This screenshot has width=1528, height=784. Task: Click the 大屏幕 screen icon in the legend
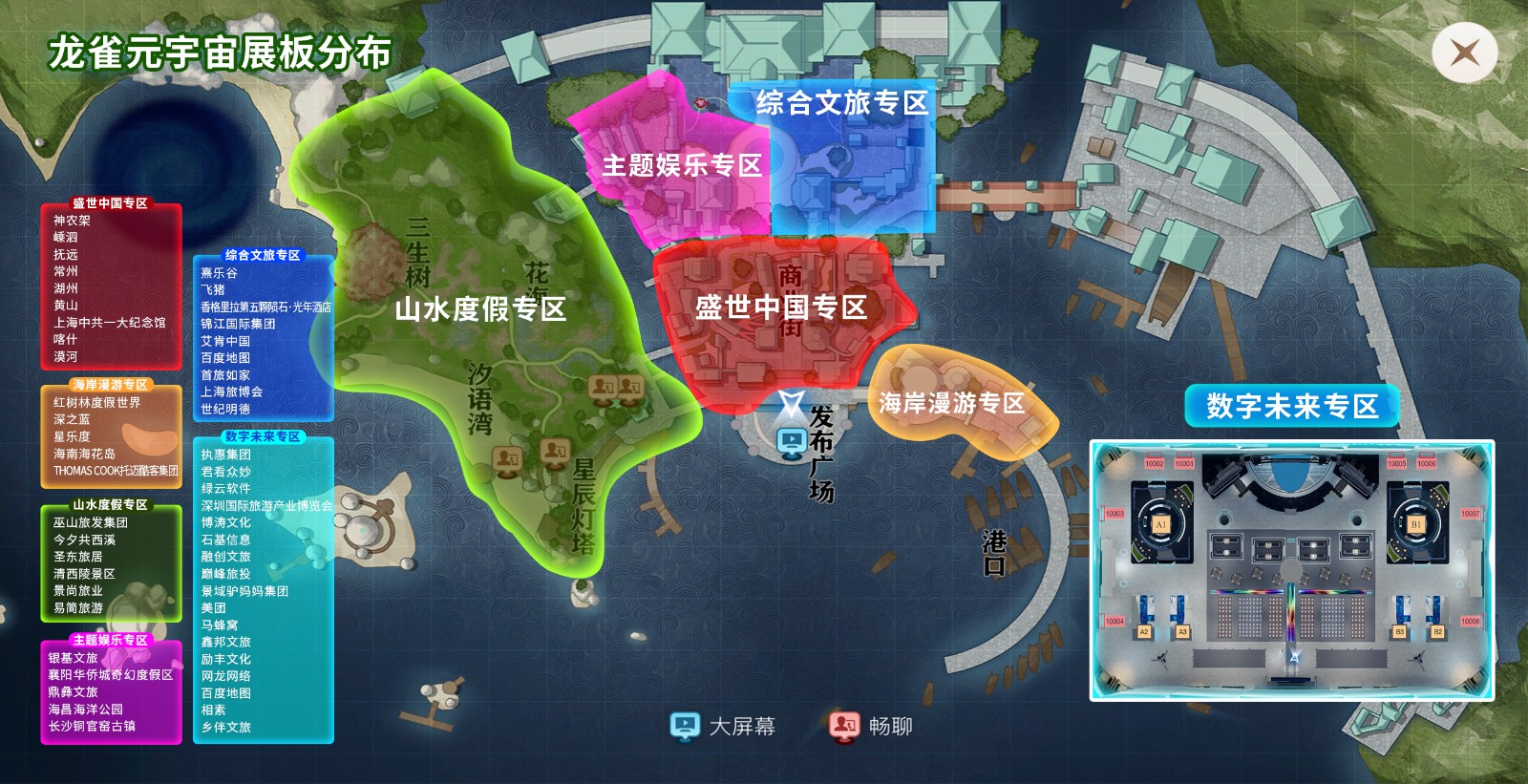pyautogui.click(x=686, y=726)
